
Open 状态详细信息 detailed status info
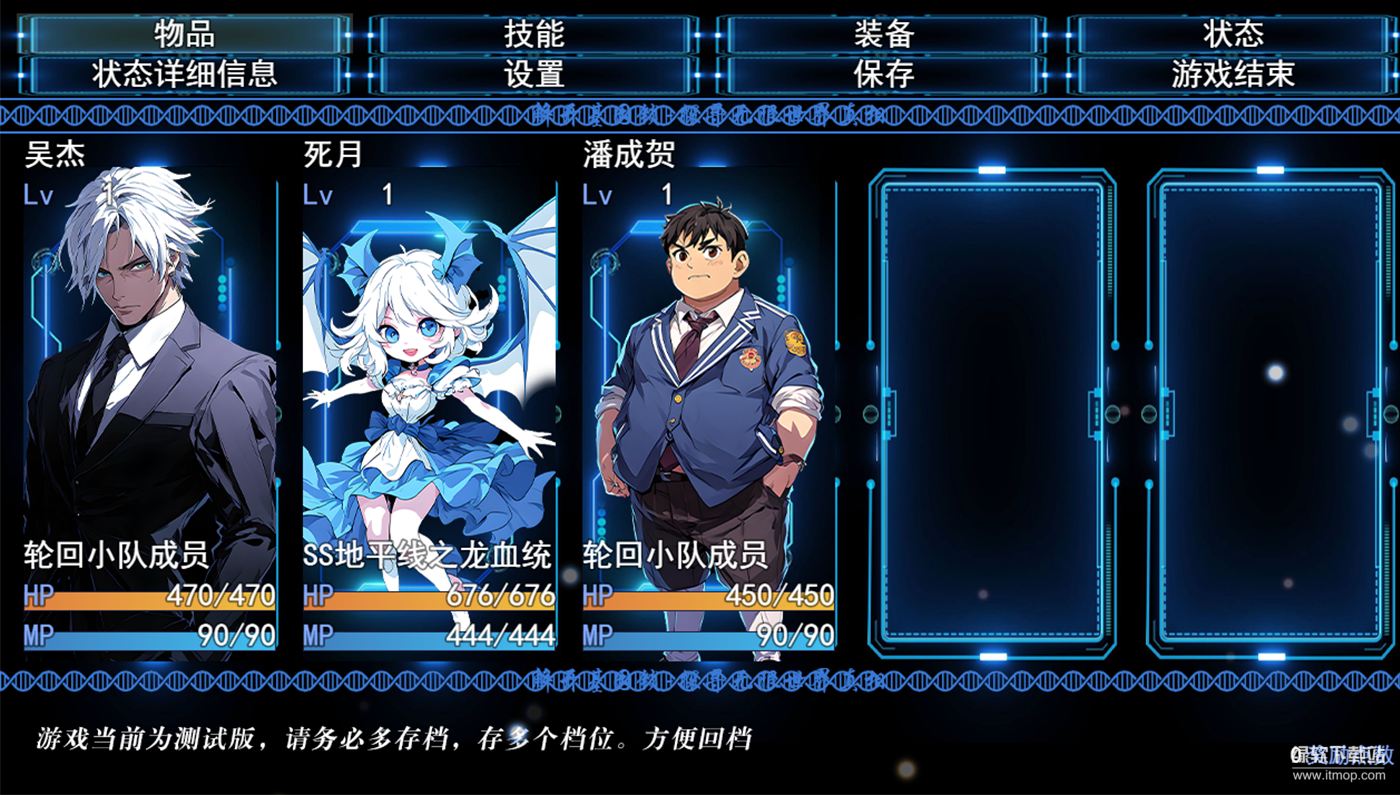point(184,74)
